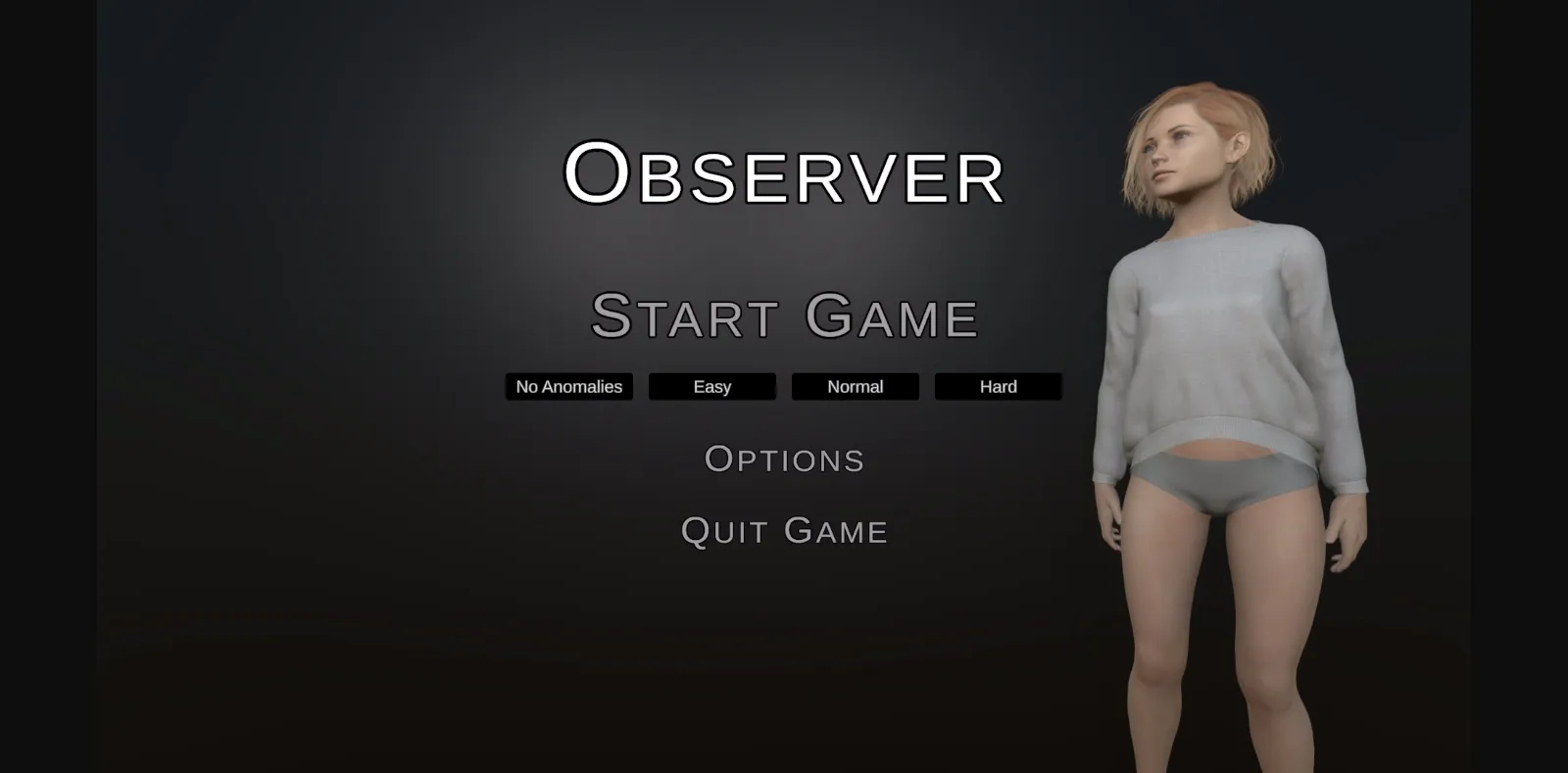Click the Observer game title

pos(784,174)
